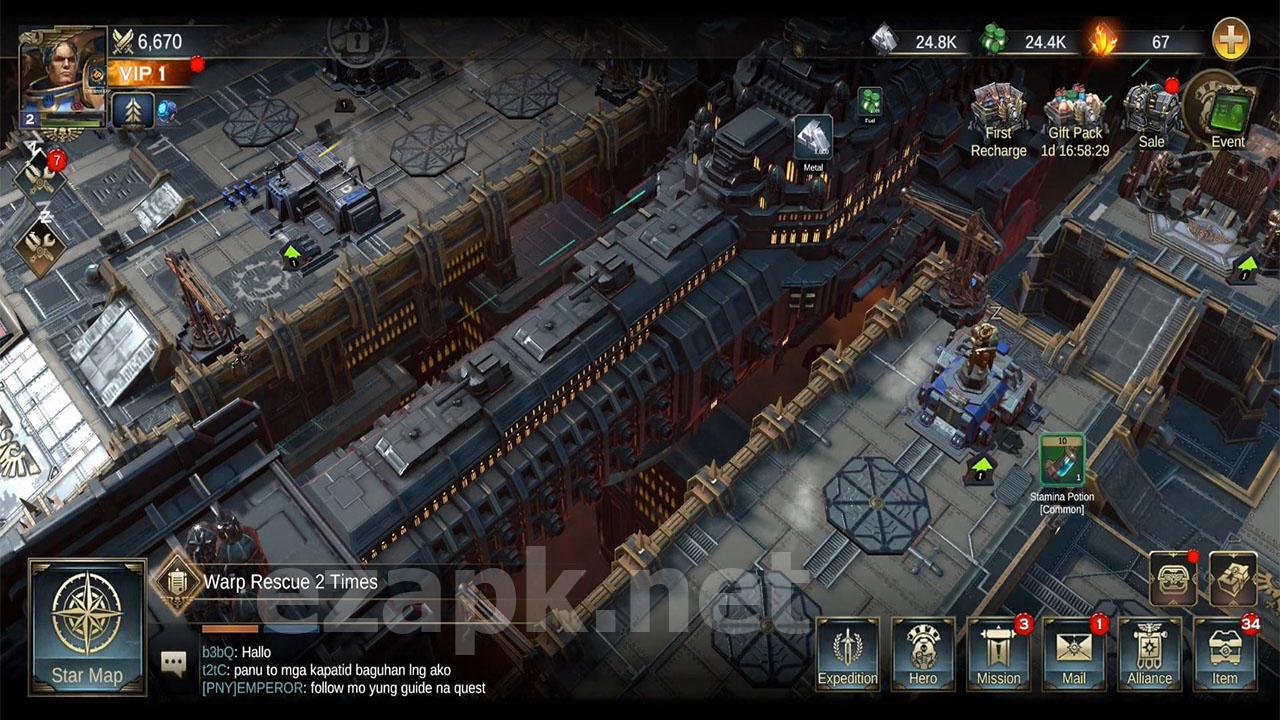This screenshot has width=1280, height=720.
Task: Tap the gold plus button to add resources
Action: 1230,41
